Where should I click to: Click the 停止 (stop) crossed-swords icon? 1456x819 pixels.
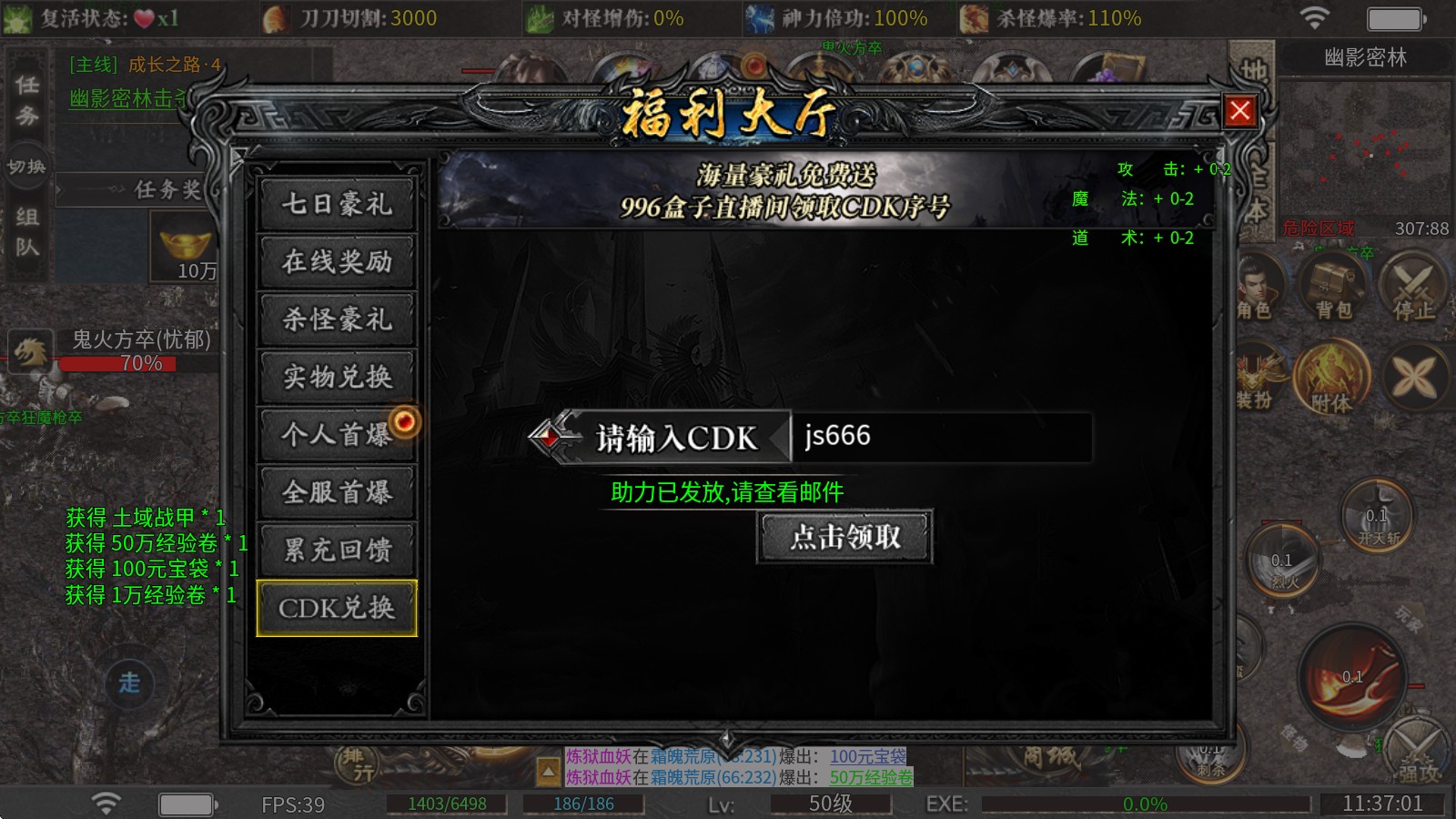click(1414, 288)
